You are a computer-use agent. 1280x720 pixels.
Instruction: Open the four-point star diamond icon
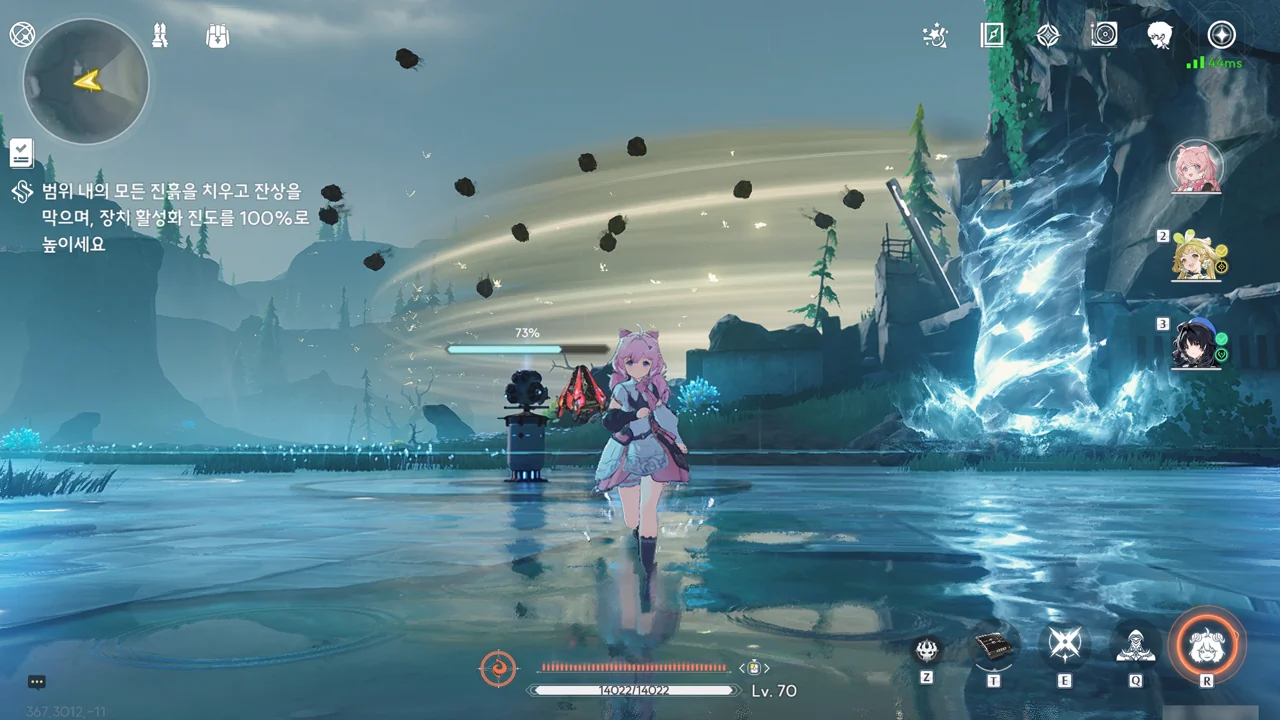point(1048,36)
